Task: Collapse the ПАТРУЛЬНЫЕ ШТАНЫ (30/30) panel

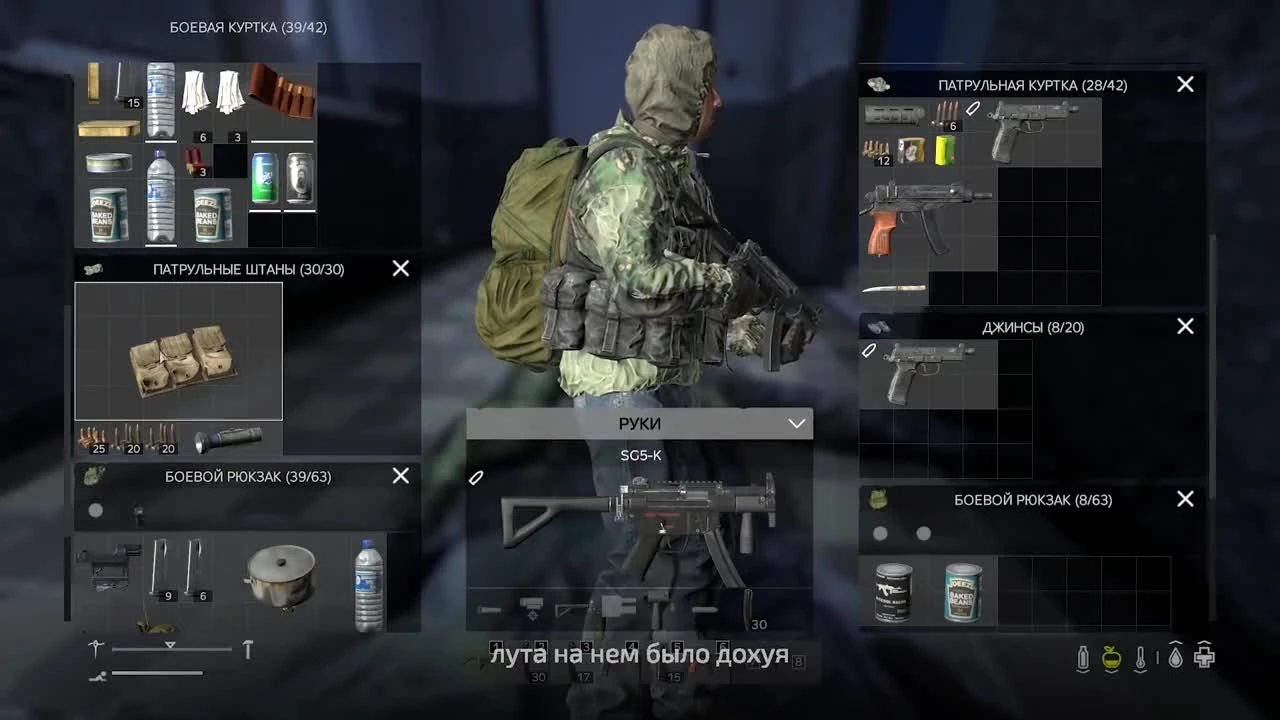Action: pyautogui.click(x=400, y=268)
